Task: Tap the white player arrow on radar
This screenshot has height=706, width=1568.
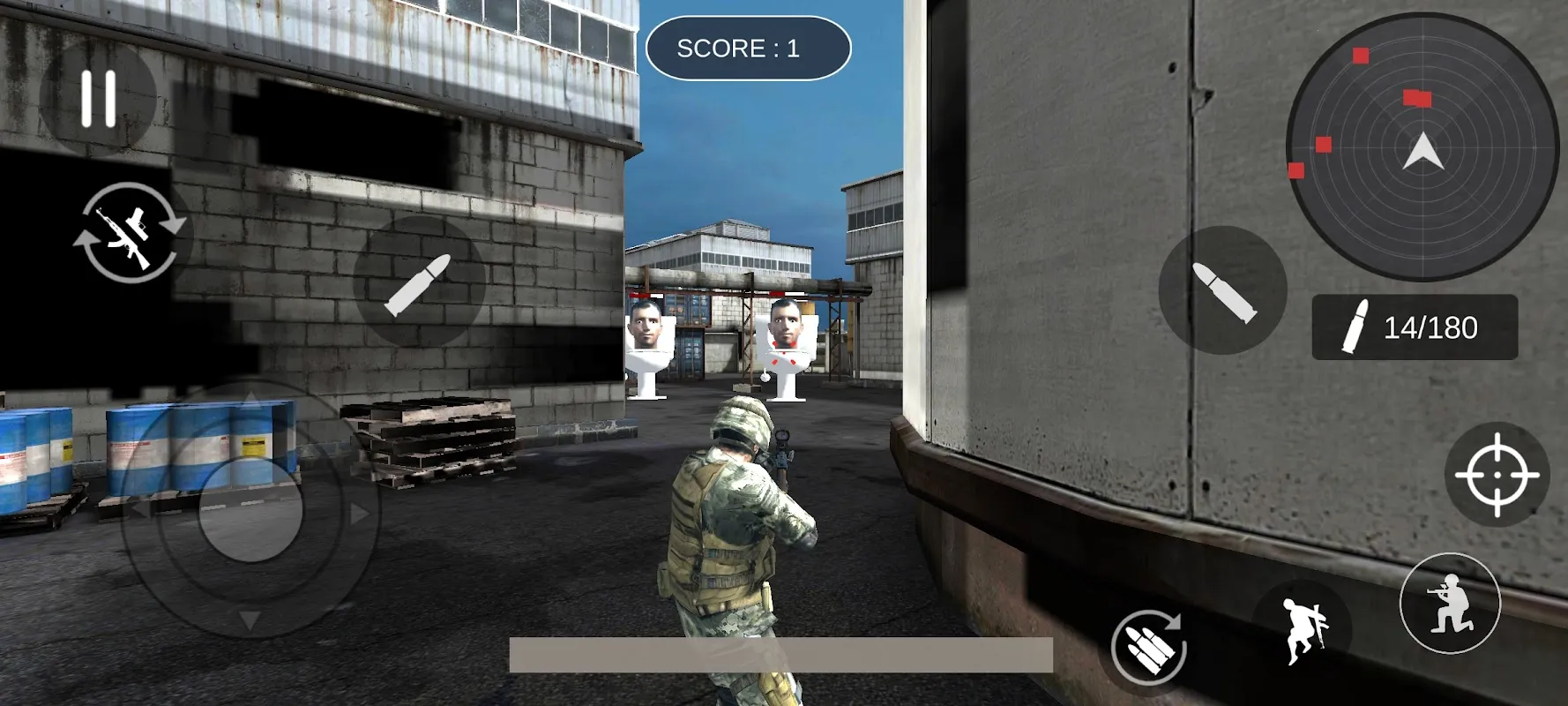Action: [x=1426, y=150]
